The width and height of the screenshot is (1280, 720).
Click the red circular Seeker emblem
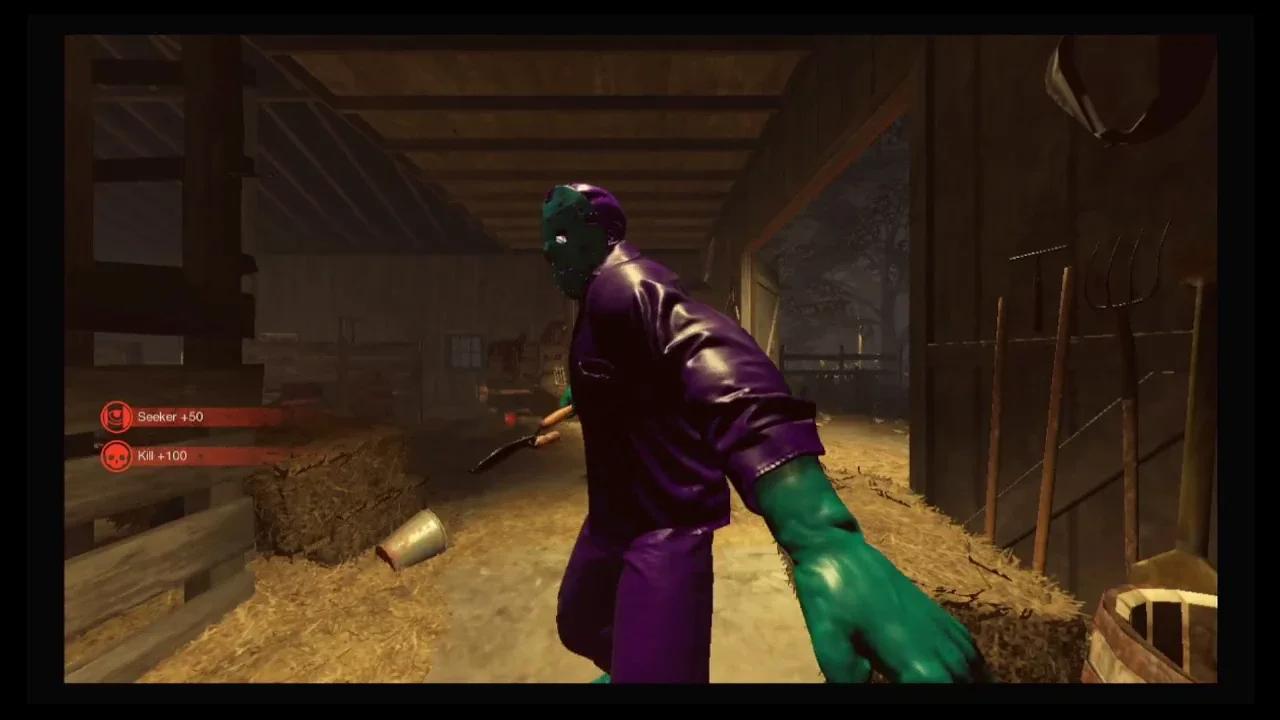tap(116, 416)
